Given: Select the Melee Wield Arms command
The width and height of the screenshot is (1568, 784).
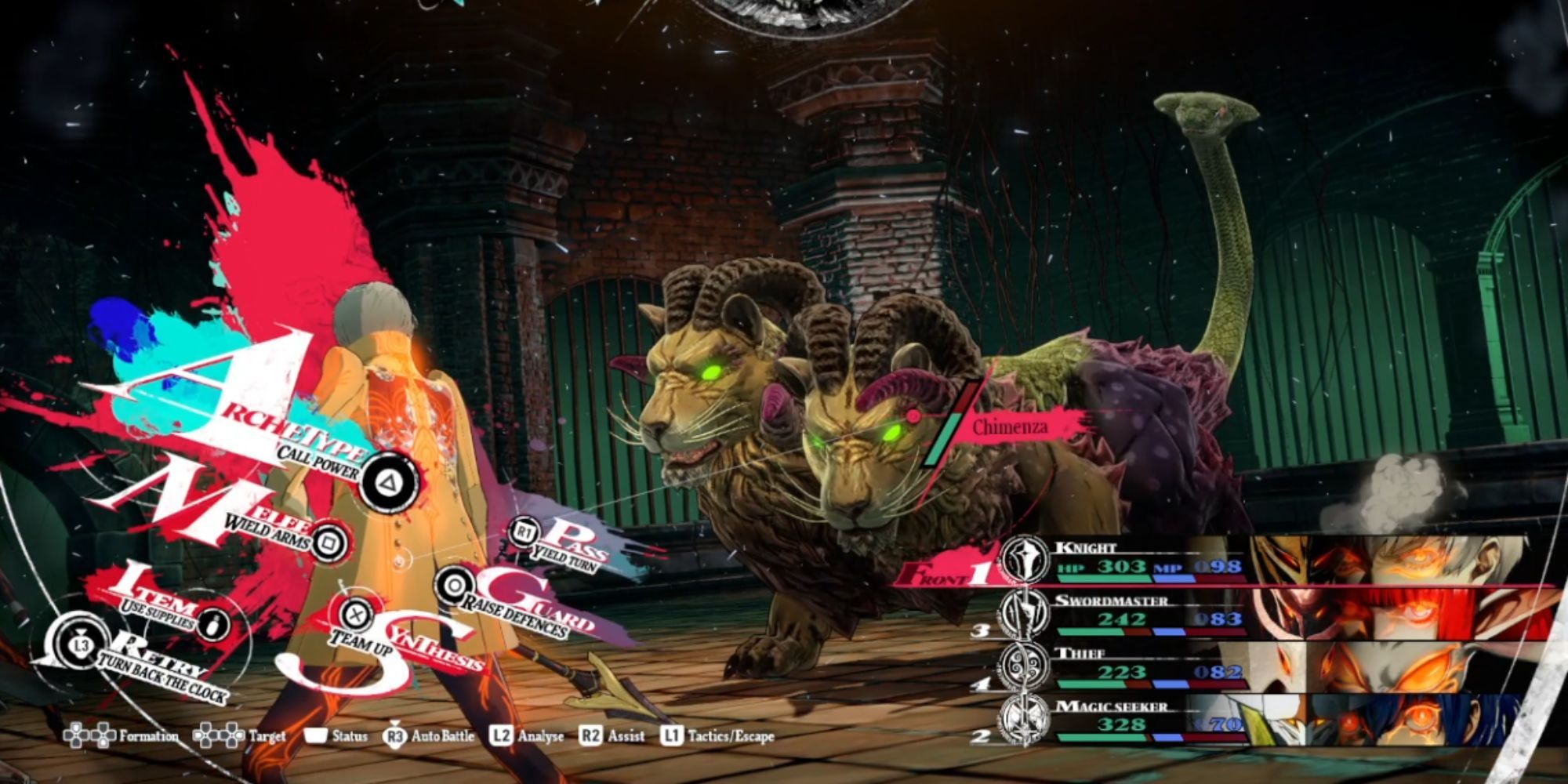Looking at the screenshot, I should coord(329,541).
